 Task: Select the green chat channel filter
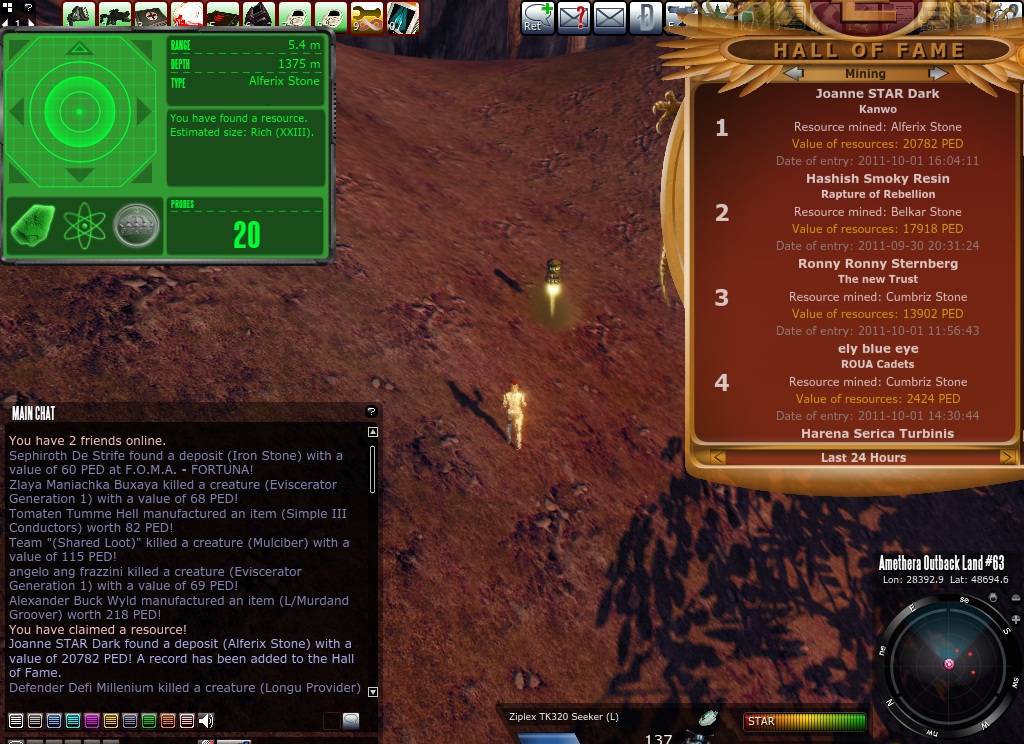pyautogui.click(x=149, y=721)
